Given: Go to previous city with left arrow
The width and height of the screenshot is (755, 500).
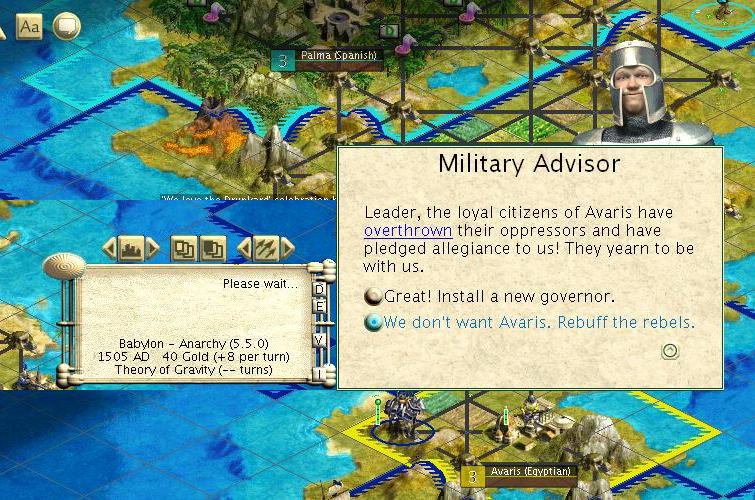Looking at the screenshot, I should pyautogui.click(x=108, y=248).
